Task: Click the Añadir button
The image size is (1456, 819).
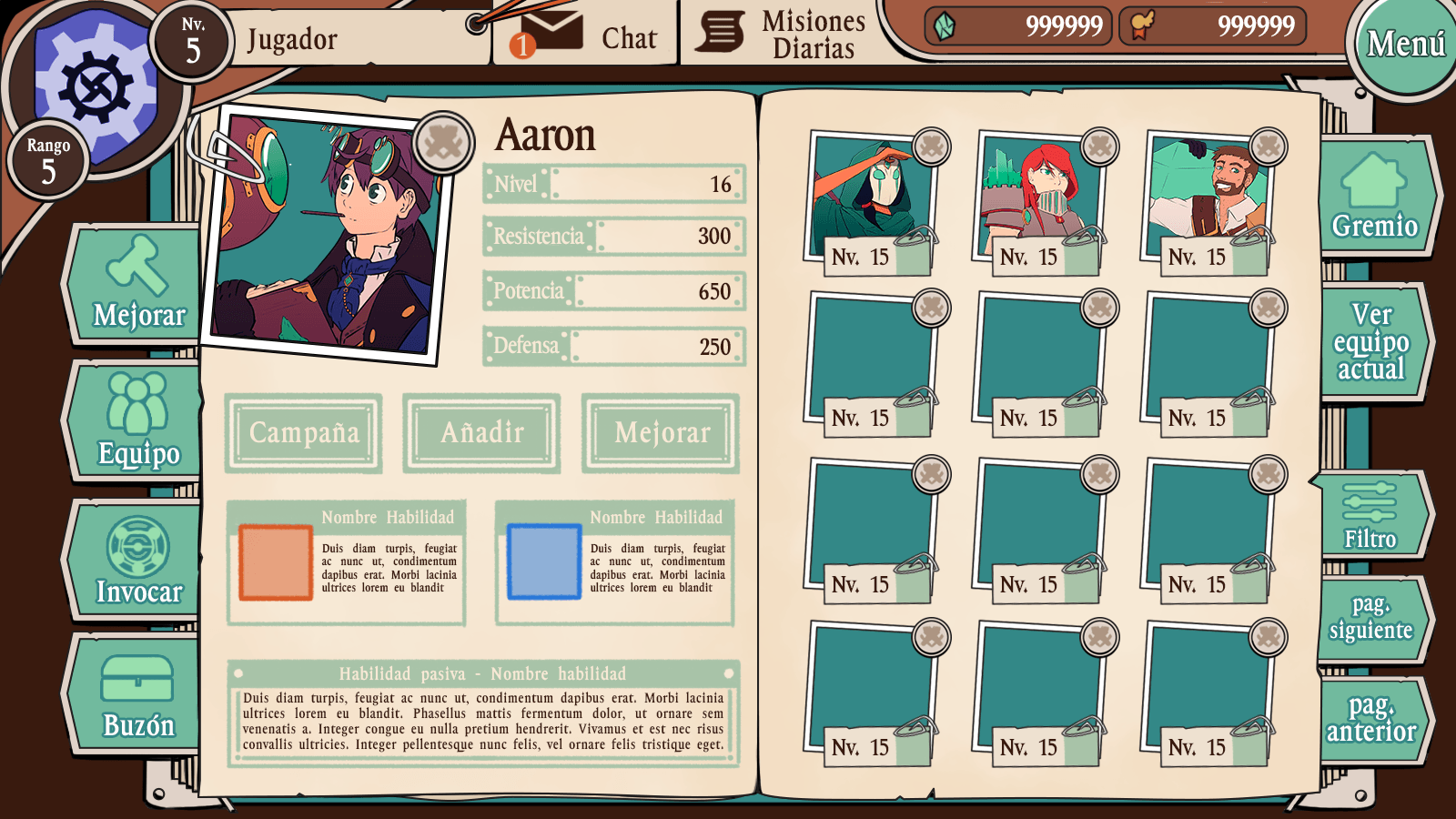Action: 481,433
